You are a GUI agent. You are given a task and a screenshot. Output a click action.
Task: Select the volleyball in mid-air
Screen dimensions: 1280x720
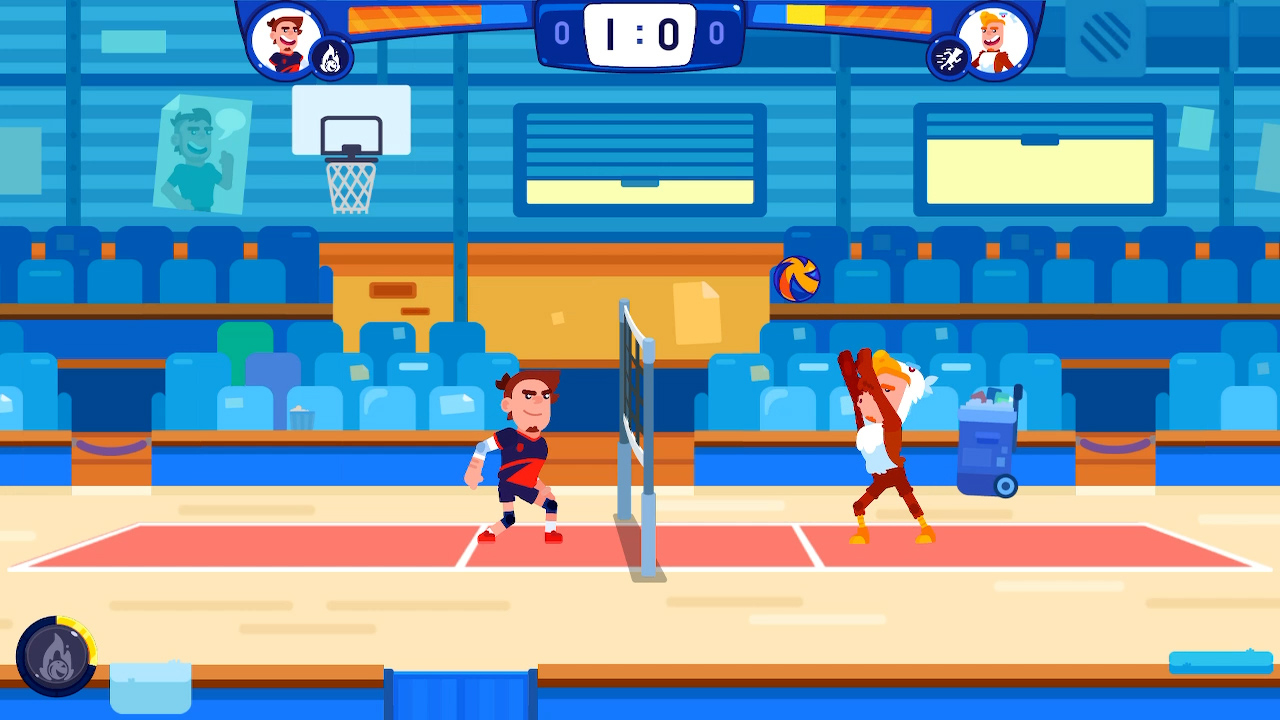[796, 277]
